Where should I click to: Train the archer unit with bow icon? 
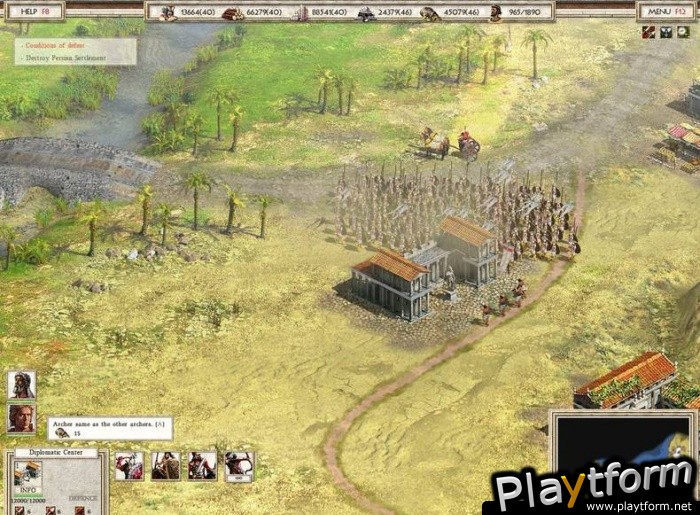pyautogui.click(x=239, y=465)
